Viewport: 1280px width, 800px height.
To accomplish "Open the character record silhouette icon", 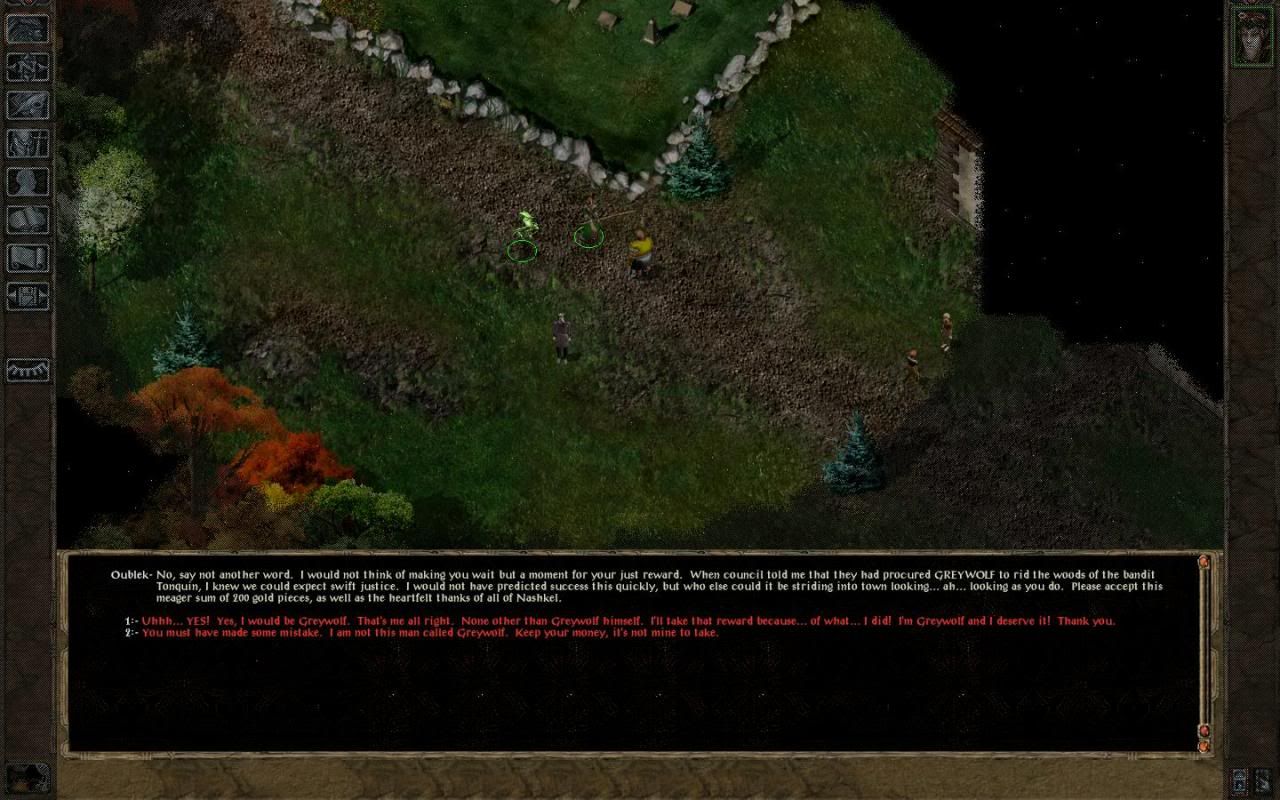I will point(27,181).
